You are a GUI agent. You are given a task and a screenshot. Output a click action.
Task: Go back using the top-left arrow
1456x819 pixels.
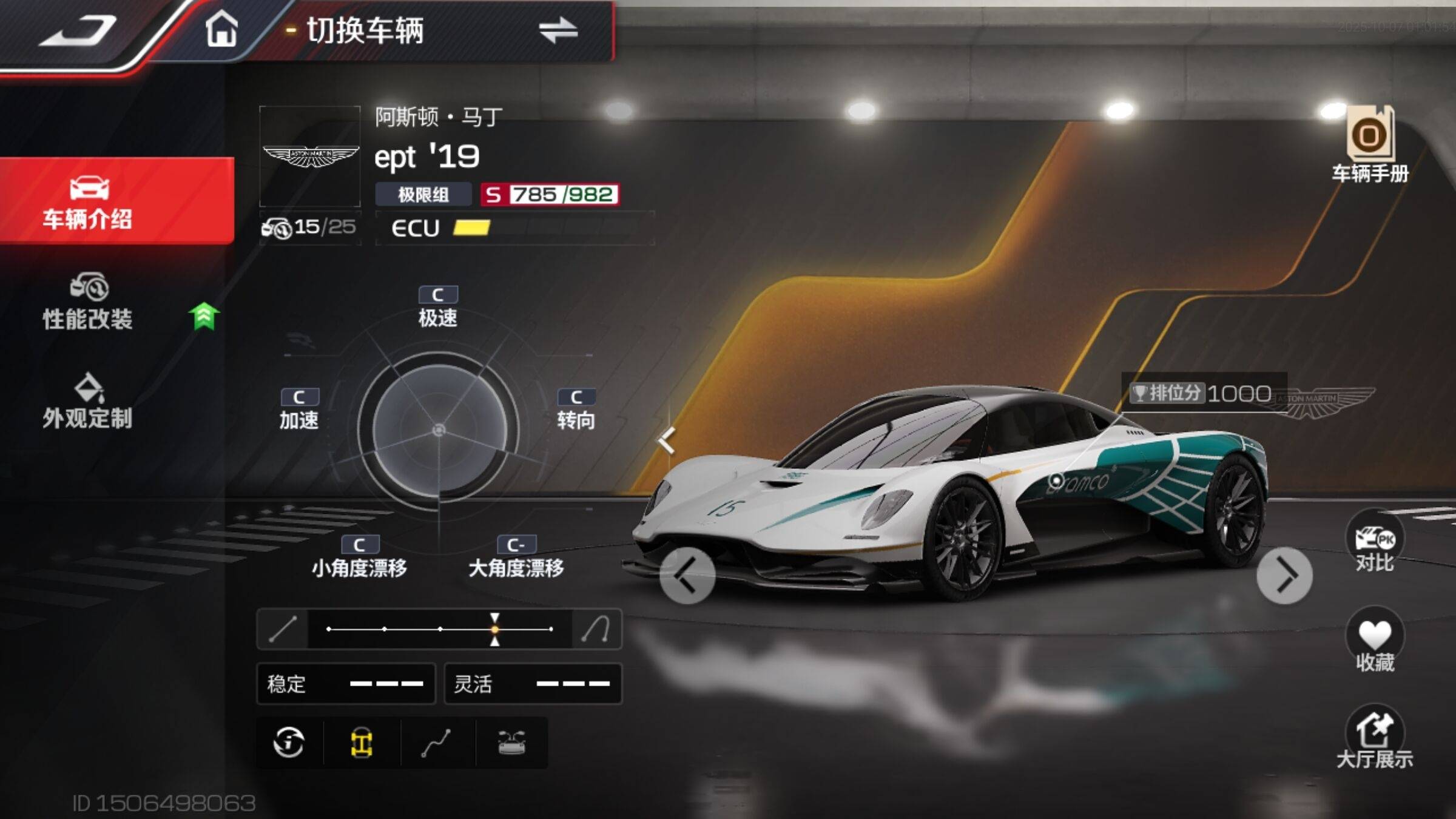[79, 30]
